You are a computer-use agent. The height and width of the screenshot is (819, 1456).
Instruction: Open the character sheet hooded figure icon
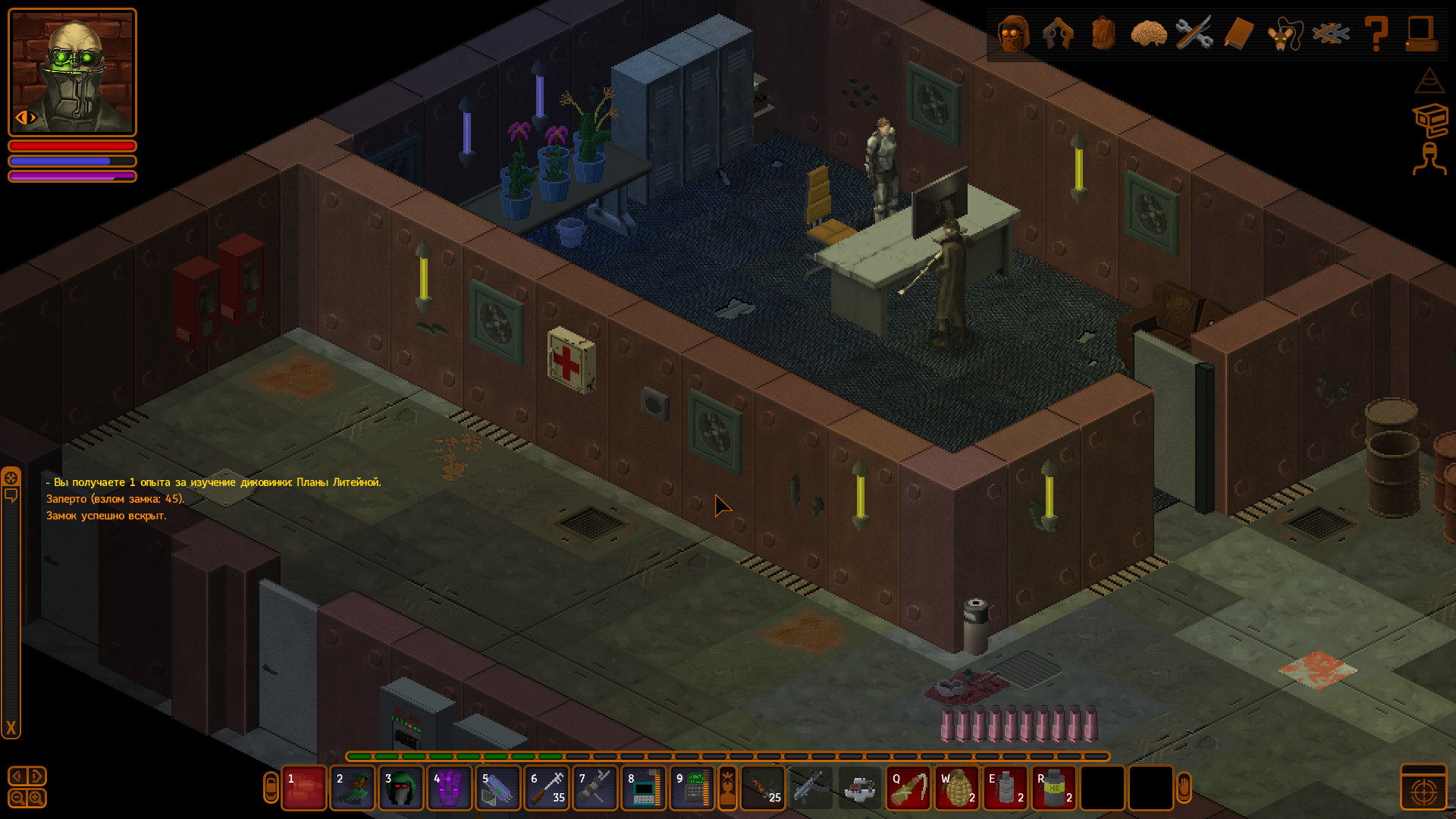click(1013, 34)
